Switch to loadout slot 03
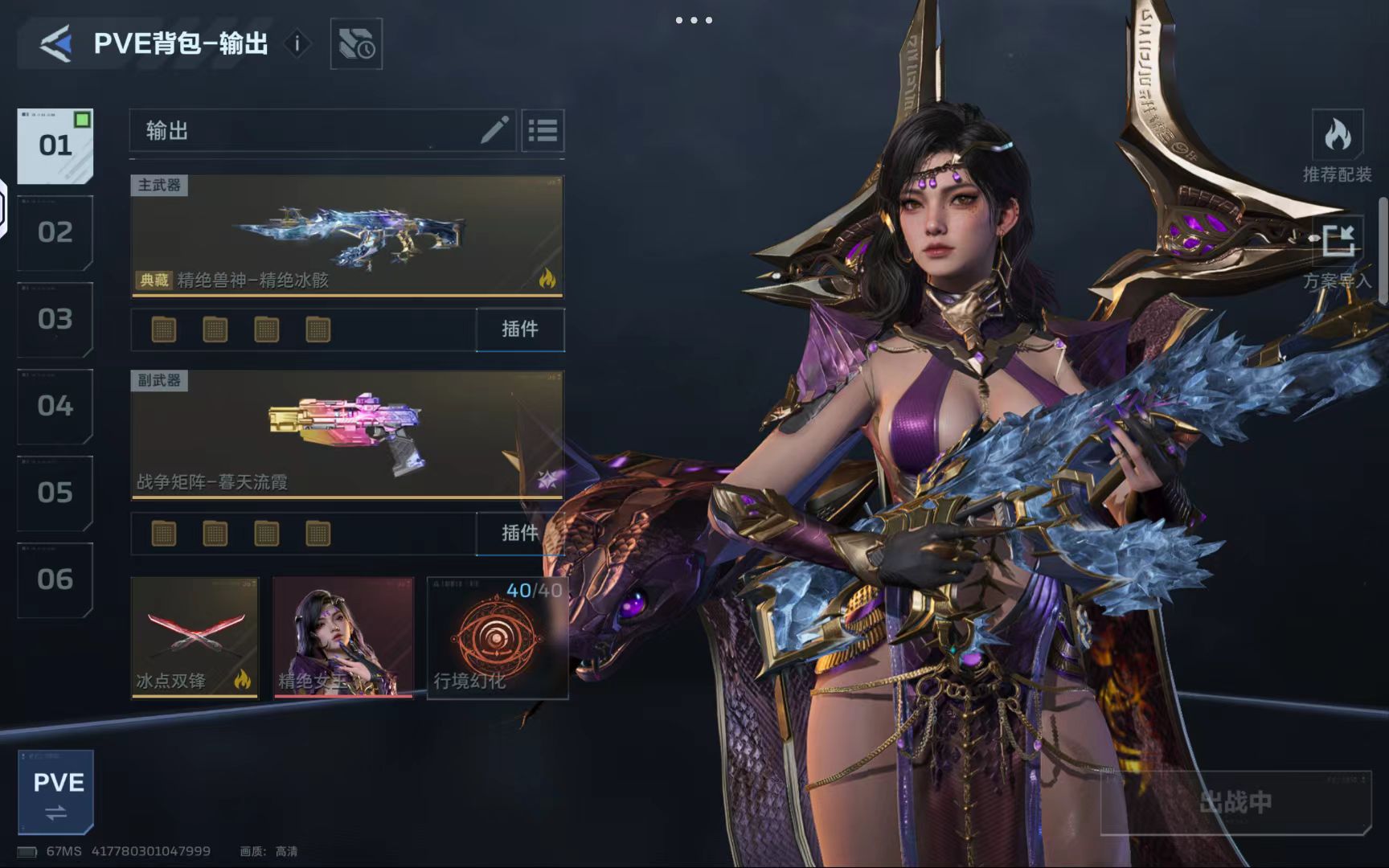Image resolution: width=1389 pixels, height=868 pixels. tap(55, 319)
